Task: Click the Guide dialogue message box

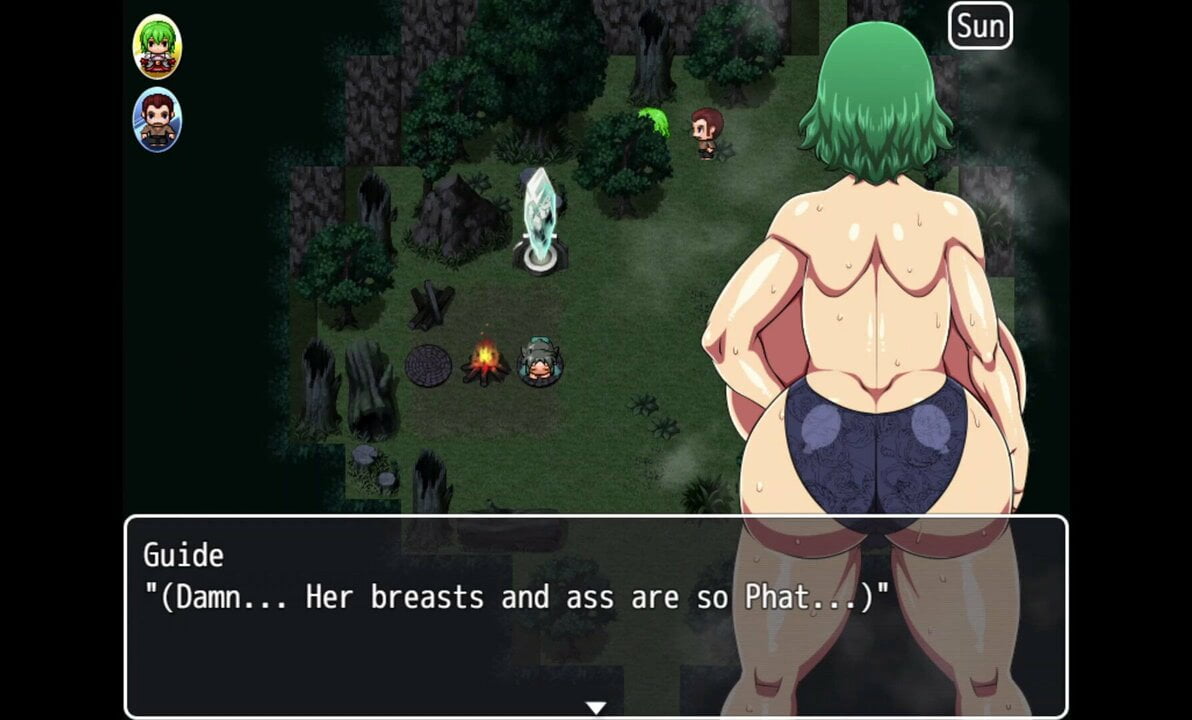Action: pyautogui.click(x=595, y=615)
